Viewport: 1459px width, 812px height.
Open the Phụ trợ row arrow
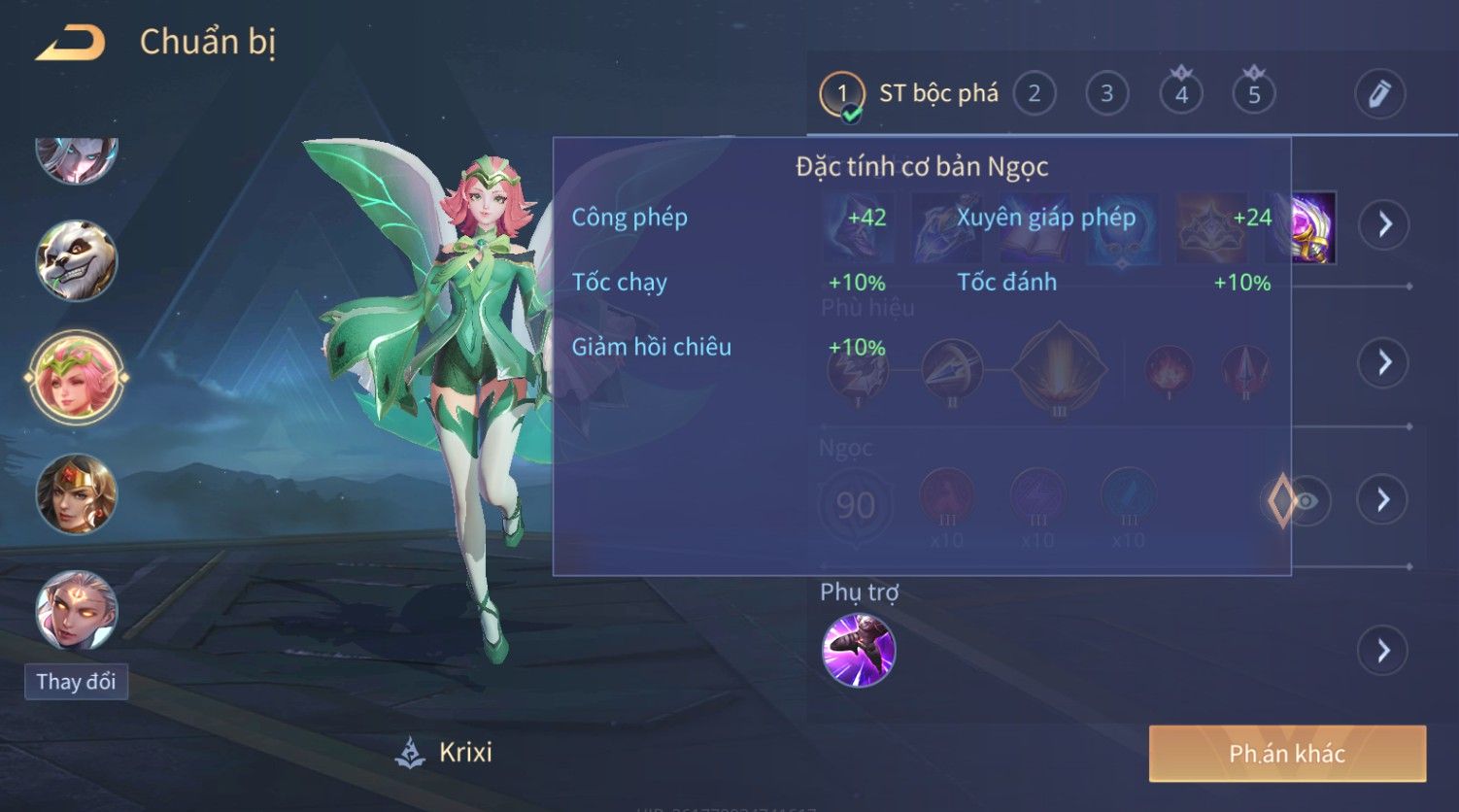click(x=1384, y=650)
